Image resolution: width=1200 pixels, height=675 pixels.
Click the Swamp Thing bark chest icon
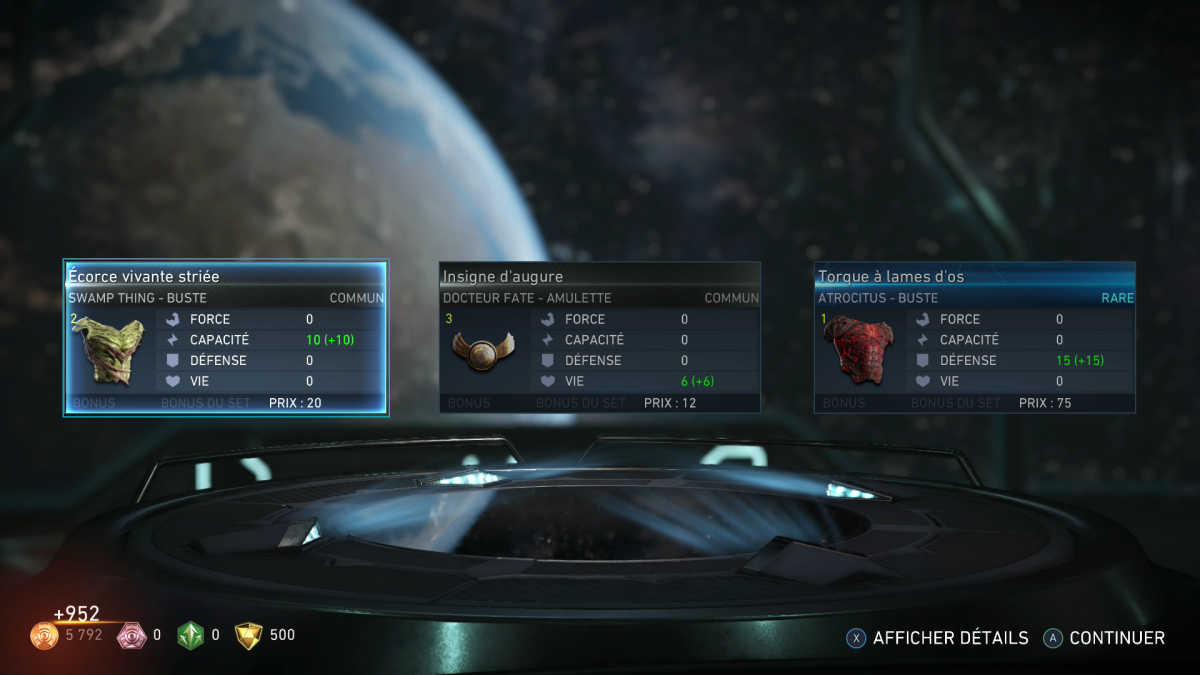point(107,349)
